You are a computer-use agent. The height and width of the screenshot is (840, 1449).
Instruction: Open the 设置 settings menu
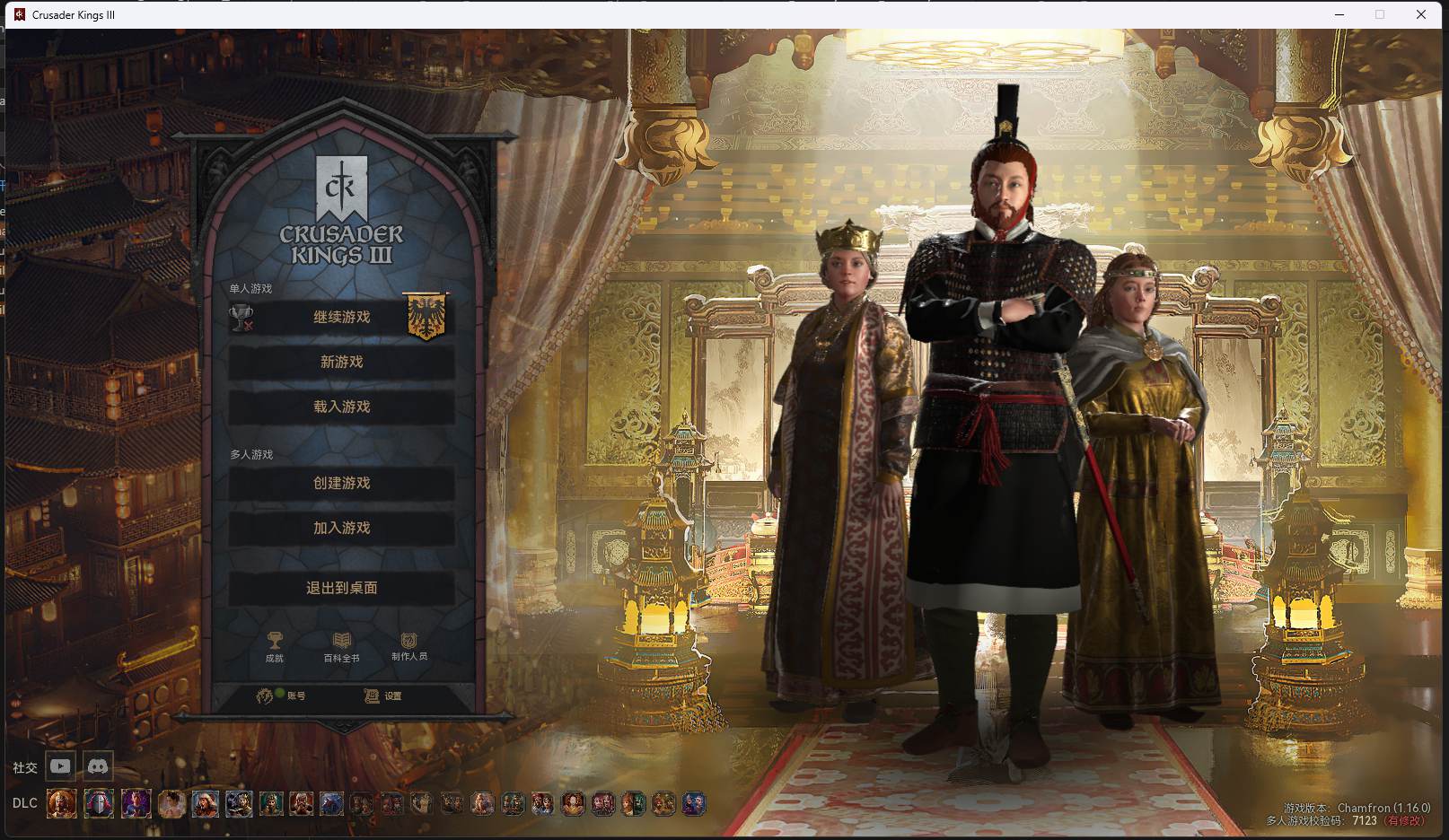pos(383,696)
